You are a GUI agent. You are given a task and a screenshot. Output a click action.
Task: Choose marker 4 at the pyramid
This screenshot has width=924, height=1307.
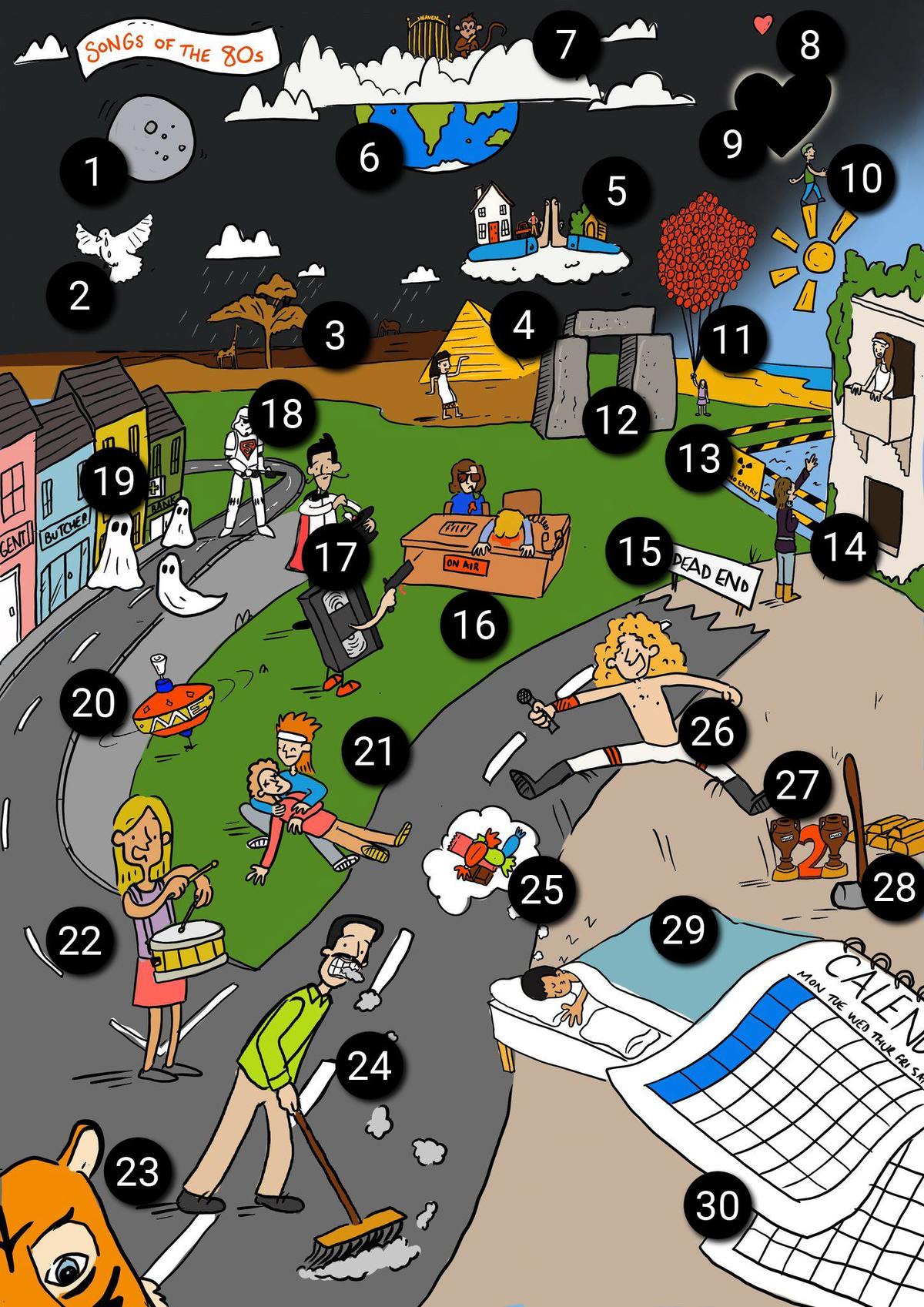click(x=524, y=324)
